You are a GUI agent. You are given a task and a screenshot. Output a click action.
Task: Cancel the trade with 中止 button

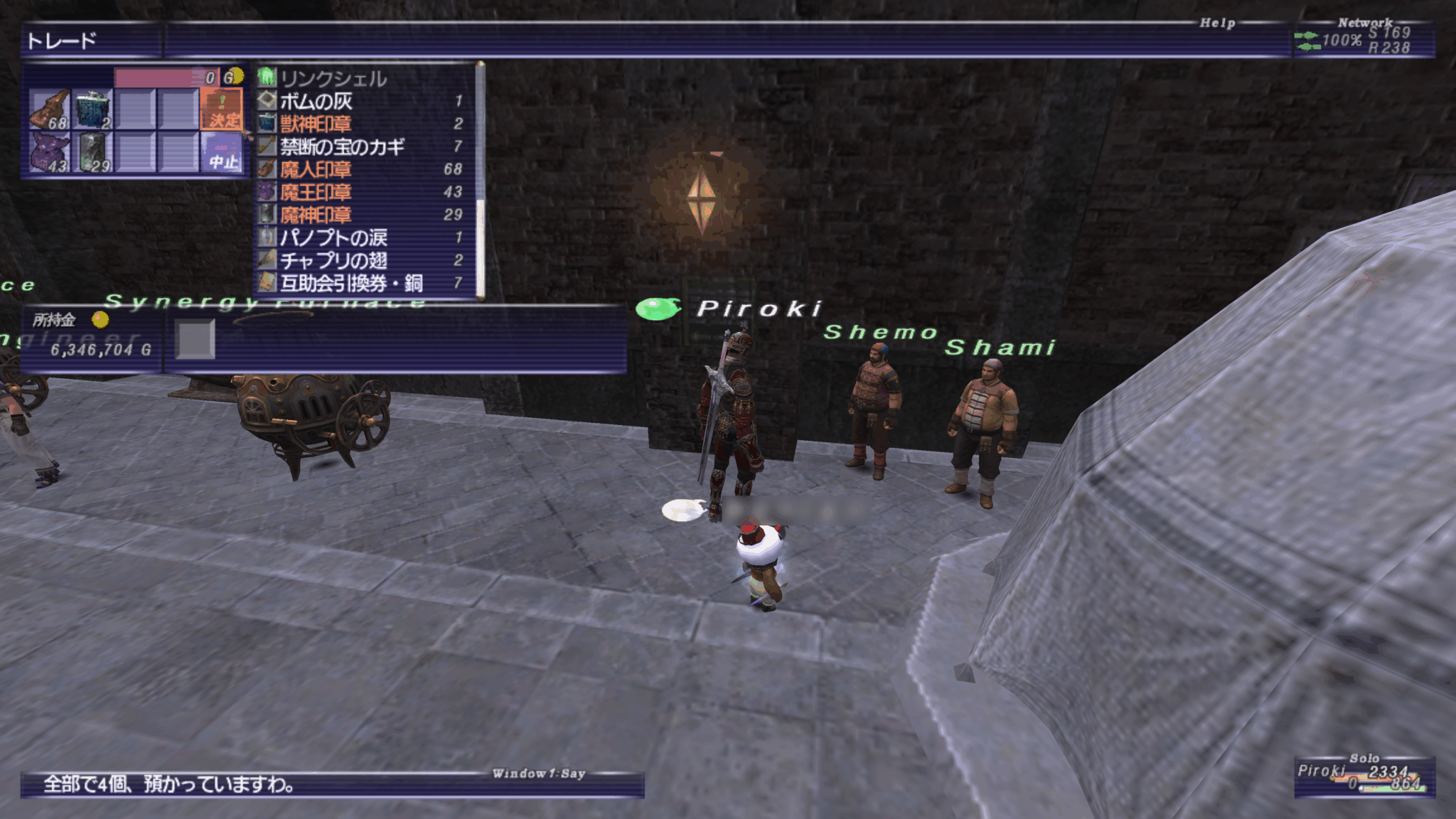click(x=222, y=153)
